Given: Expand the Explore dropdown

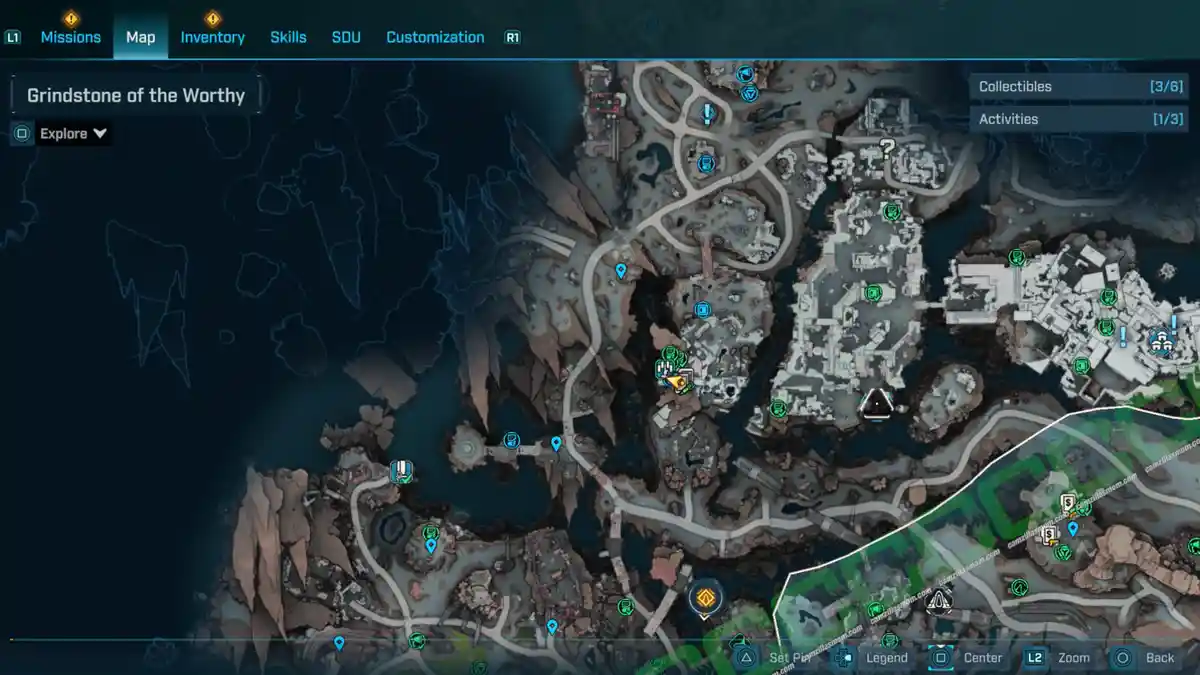Looking at the screenshot, I should coord(73,133).
